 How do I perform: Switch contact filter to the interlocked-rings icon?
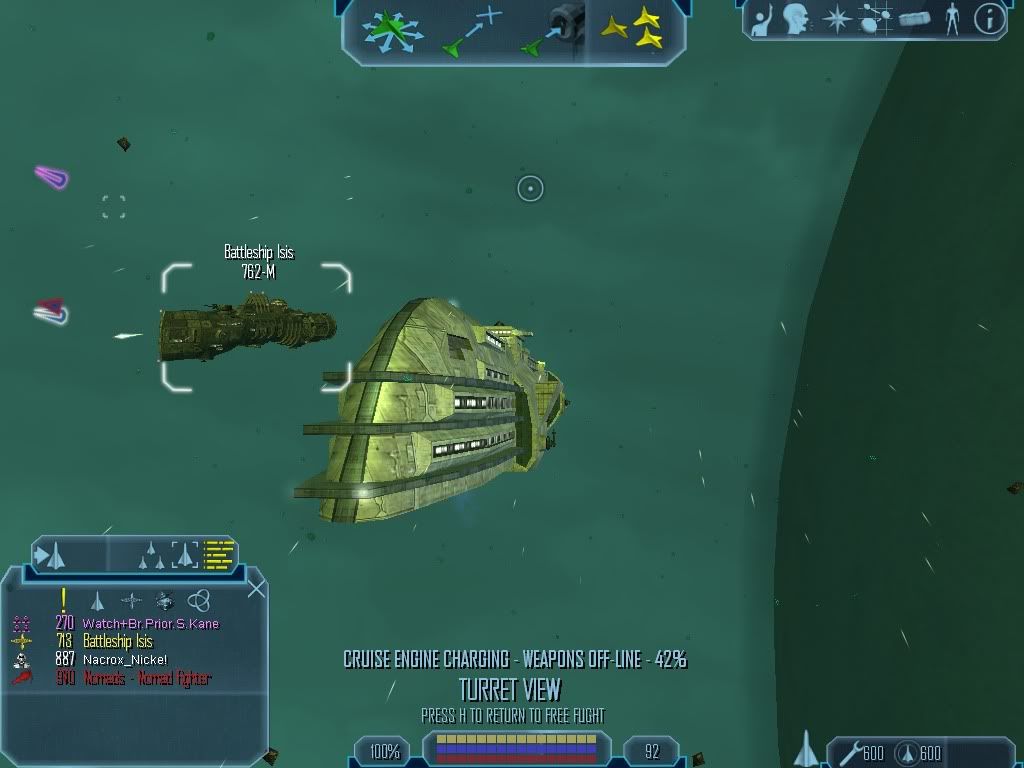[199, 600]
